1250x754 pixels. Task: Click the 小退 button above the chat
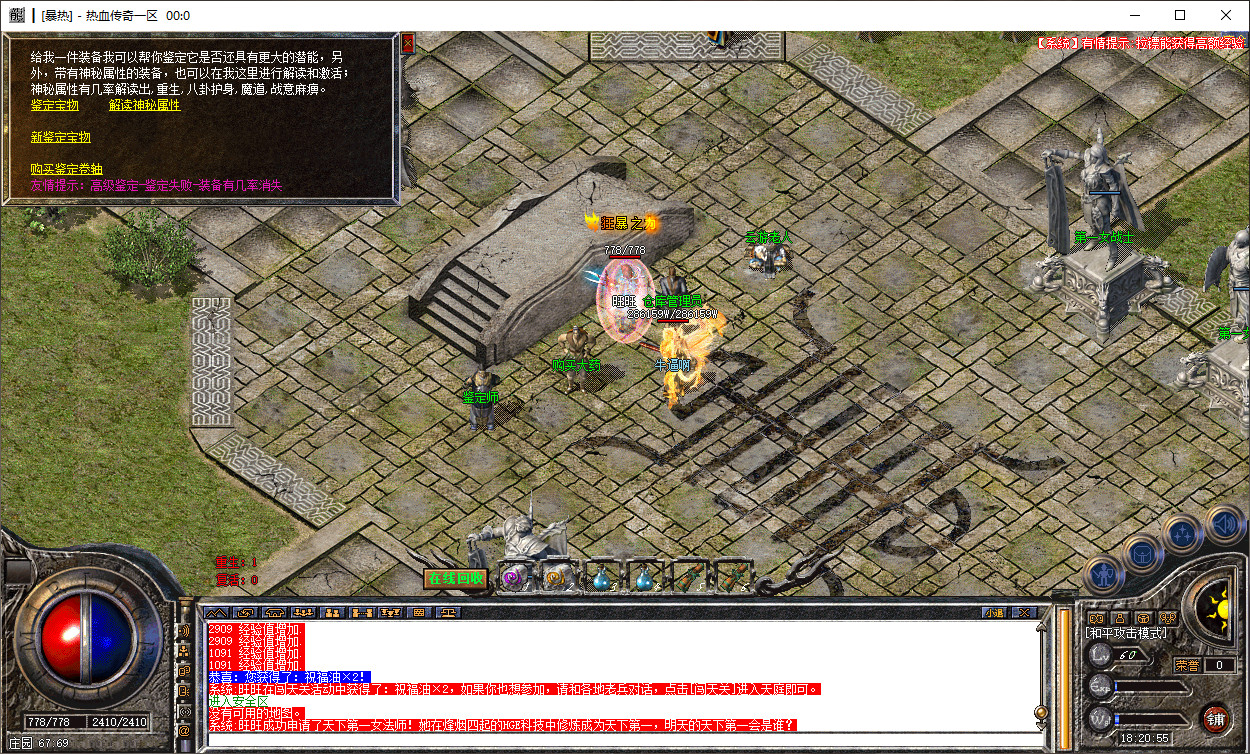993,612
